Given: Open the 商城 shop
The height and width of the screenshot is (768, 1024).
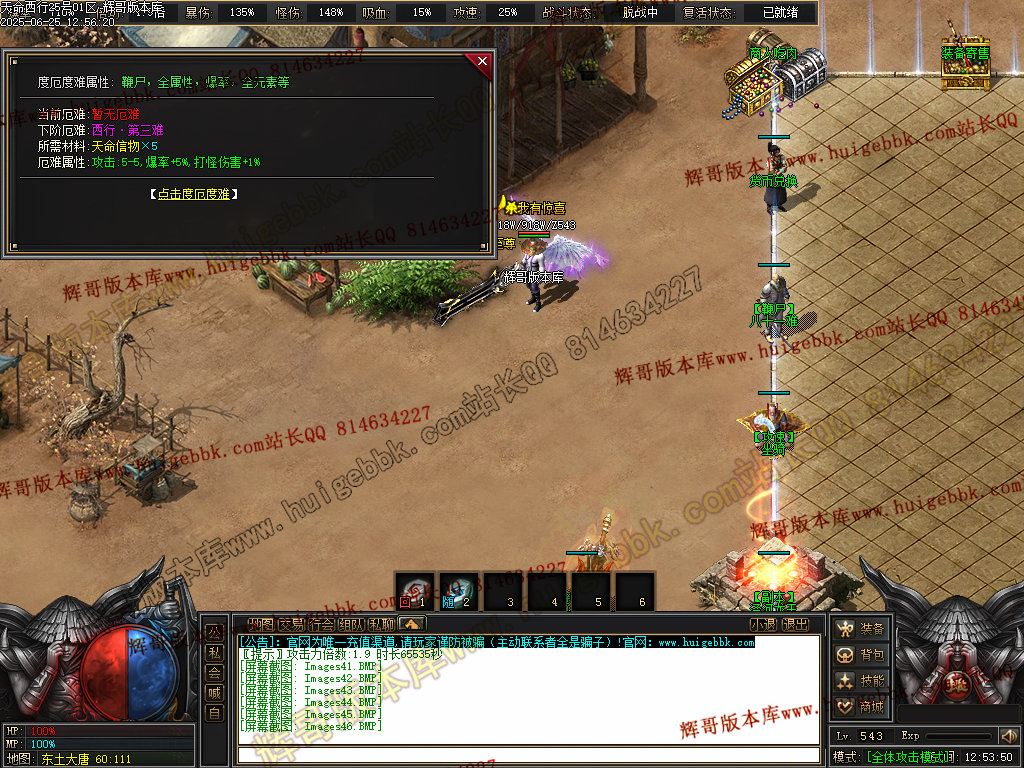Looking at the screenshot, I should (861, 707).
